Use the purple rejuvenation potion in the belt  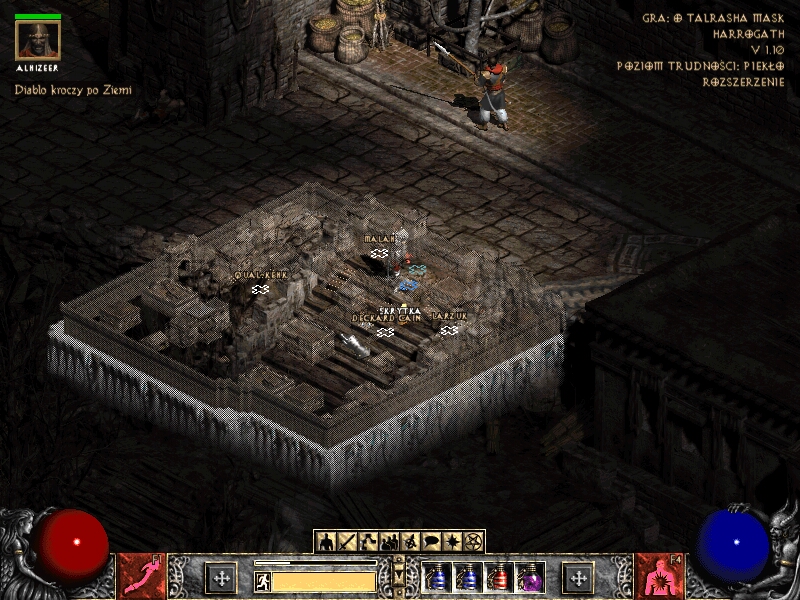click(x=529, y=577)
